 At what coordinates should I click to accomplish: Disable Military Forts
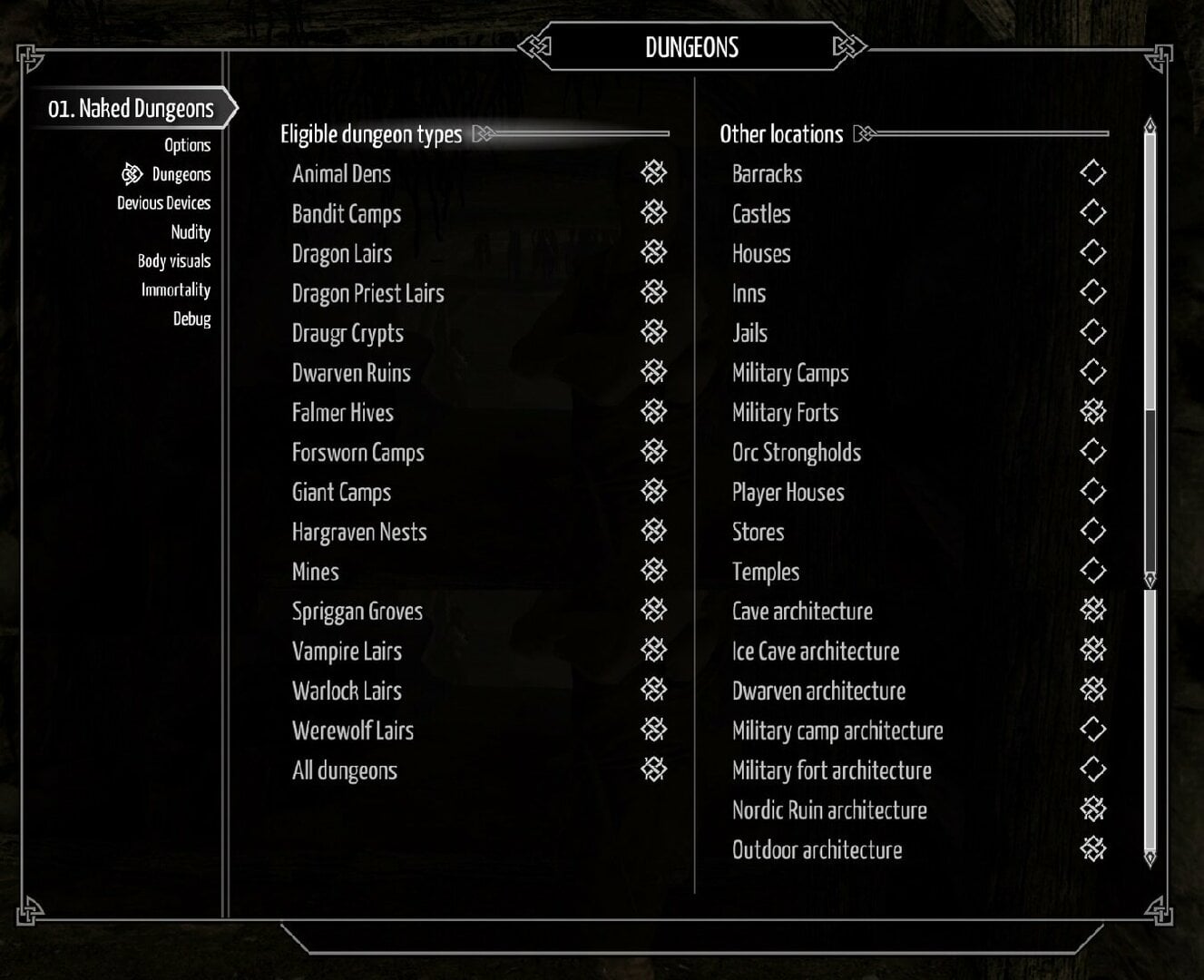coord(1092,412)
